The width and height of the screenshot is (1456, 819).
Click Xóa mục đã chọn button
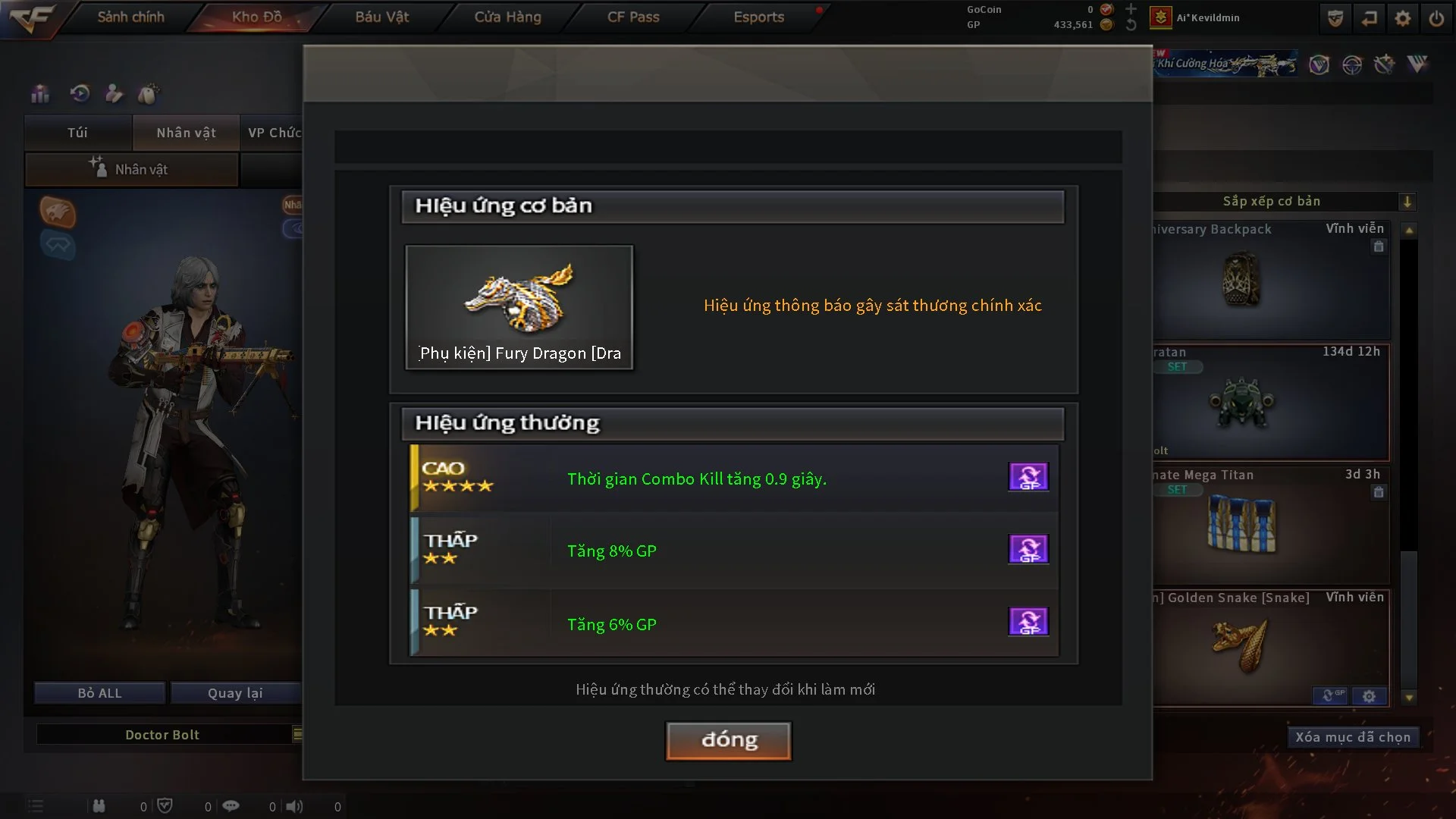tap(1352, 737)
